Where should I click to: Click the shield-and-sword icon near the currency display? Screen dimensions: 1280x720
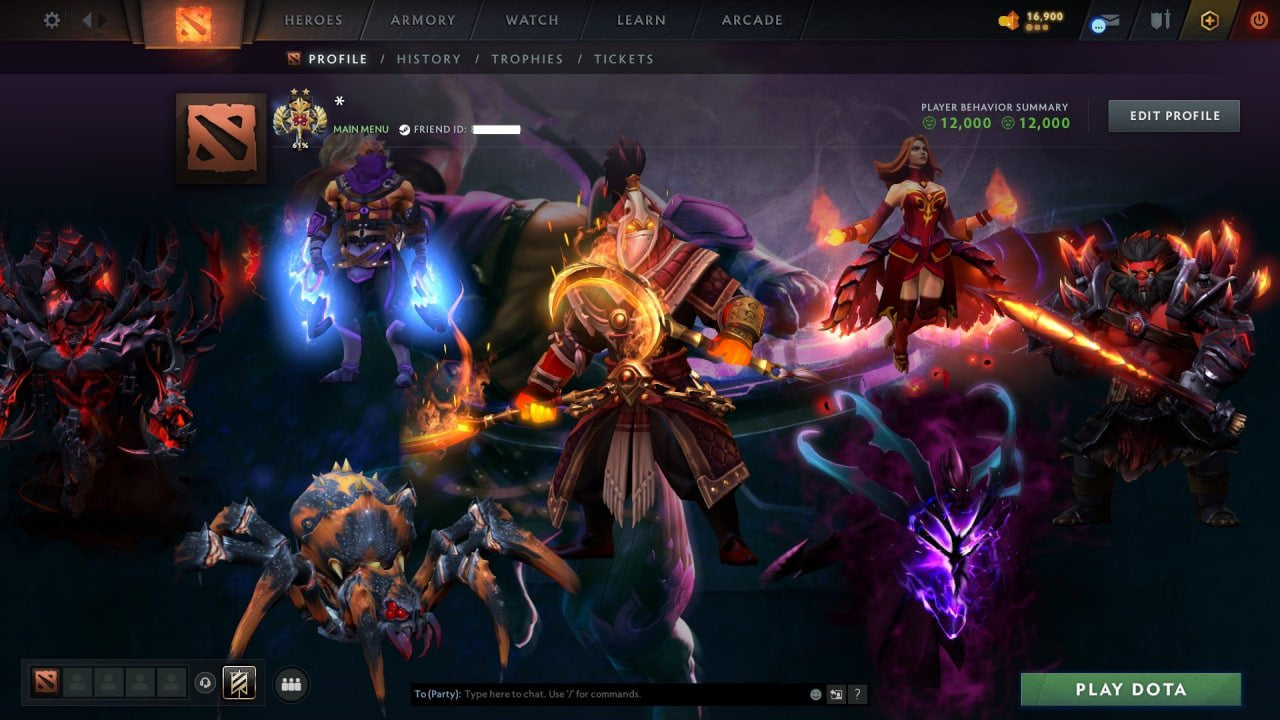click(1160, 19)
